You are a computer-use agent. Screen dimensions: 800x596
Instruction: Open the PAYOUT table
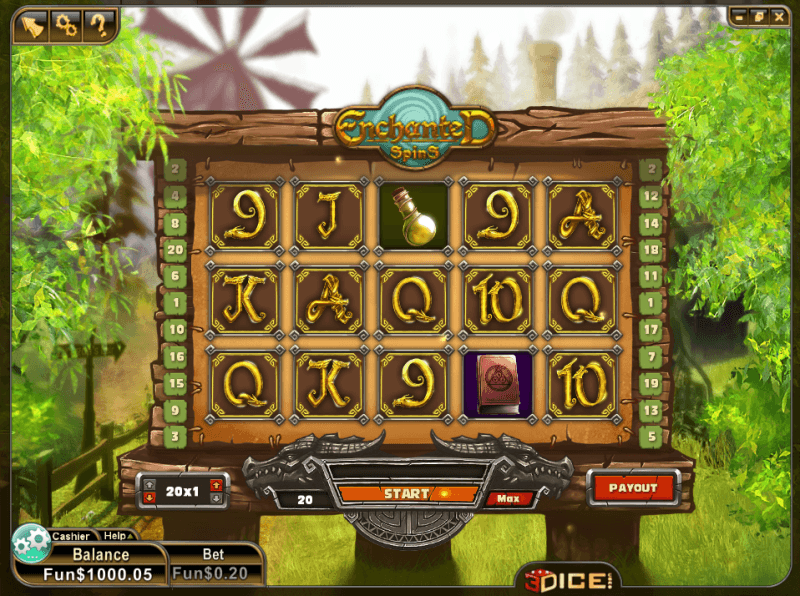click(633, 488)
